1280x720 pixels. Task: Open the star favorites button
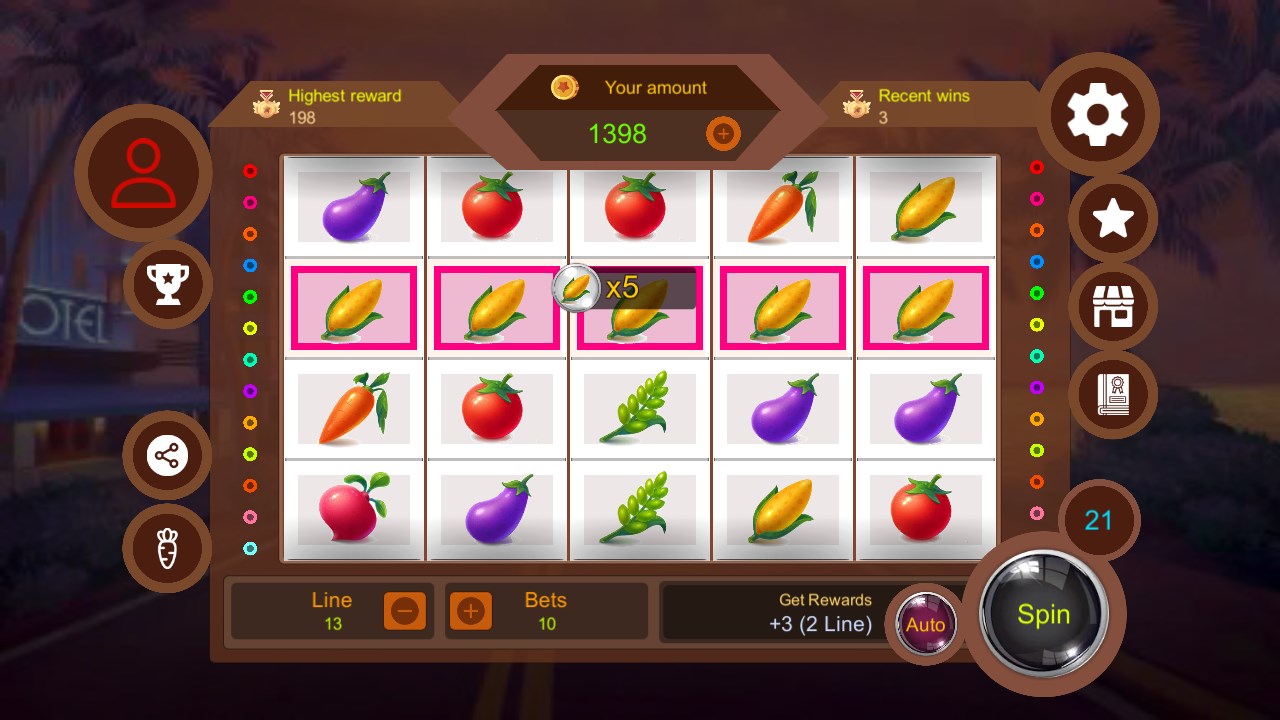tap(1113, 218)
